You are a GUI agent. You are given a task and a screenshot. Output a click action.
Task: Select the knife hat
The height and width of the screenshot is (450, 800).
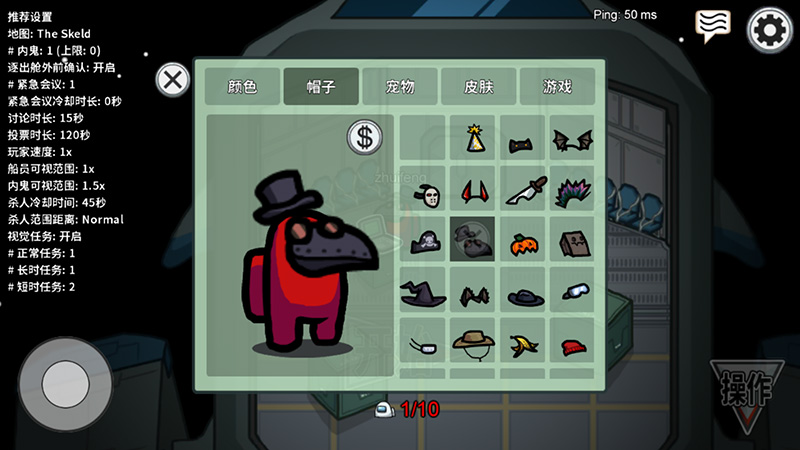(x=523, y=190)
